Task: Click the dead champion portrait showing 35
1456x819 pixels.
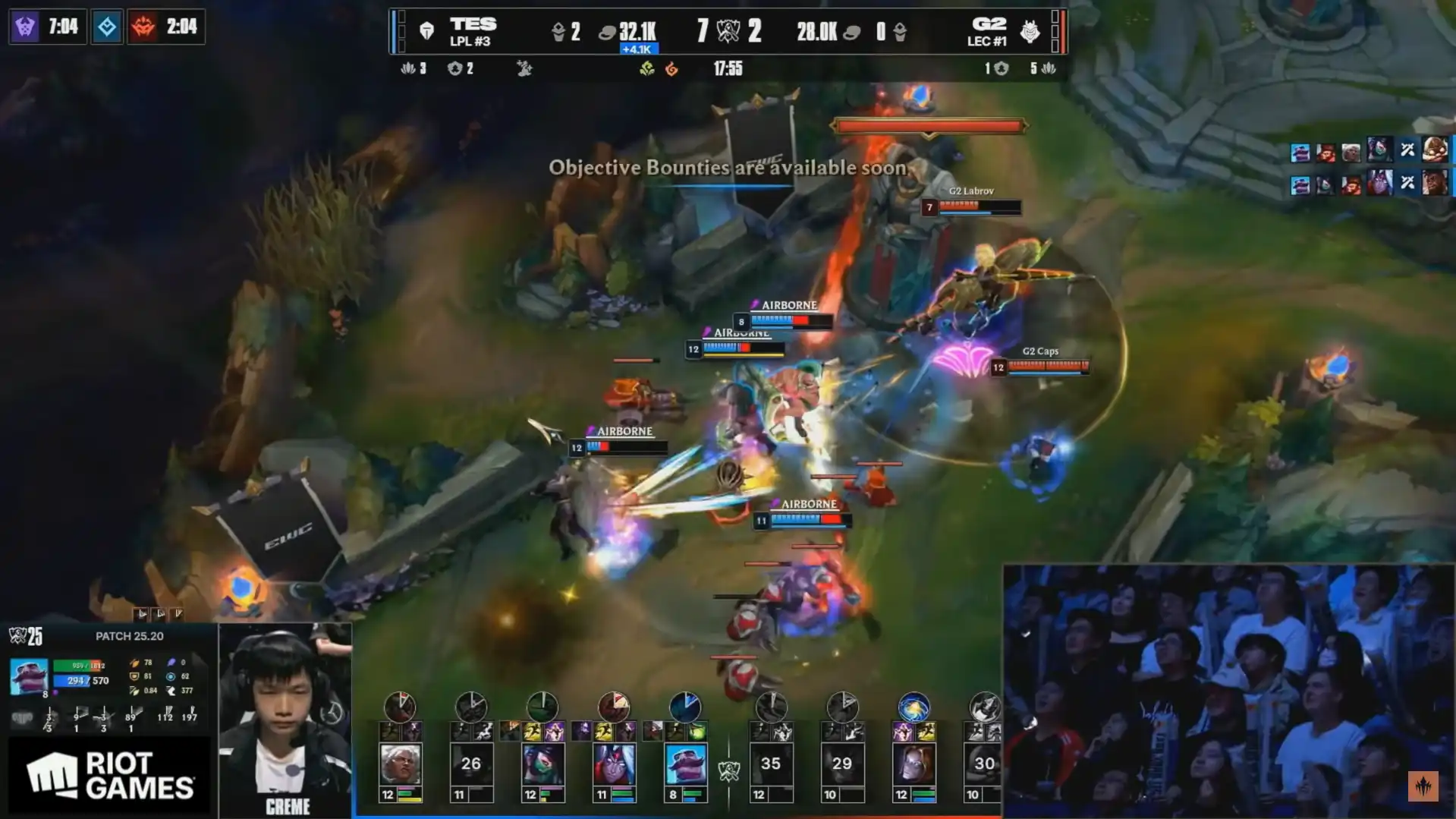Action: (771, 764)
